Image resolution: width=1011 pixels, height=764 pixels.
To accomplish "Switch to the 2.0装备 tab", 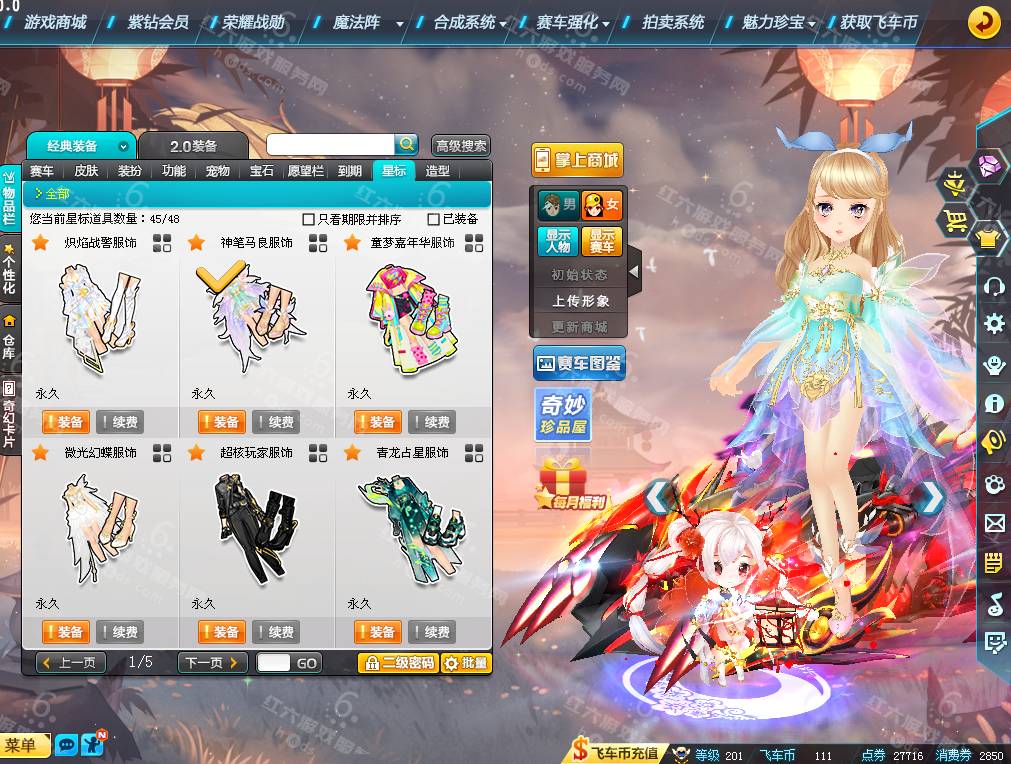I will coord(192,146).
